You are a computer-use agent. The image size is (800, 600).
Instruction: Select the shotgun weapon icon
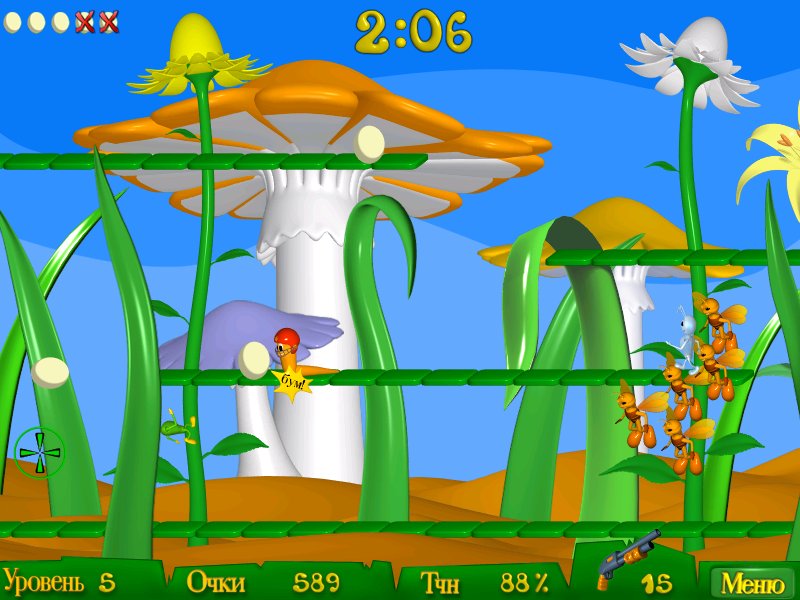coord(626,559)
